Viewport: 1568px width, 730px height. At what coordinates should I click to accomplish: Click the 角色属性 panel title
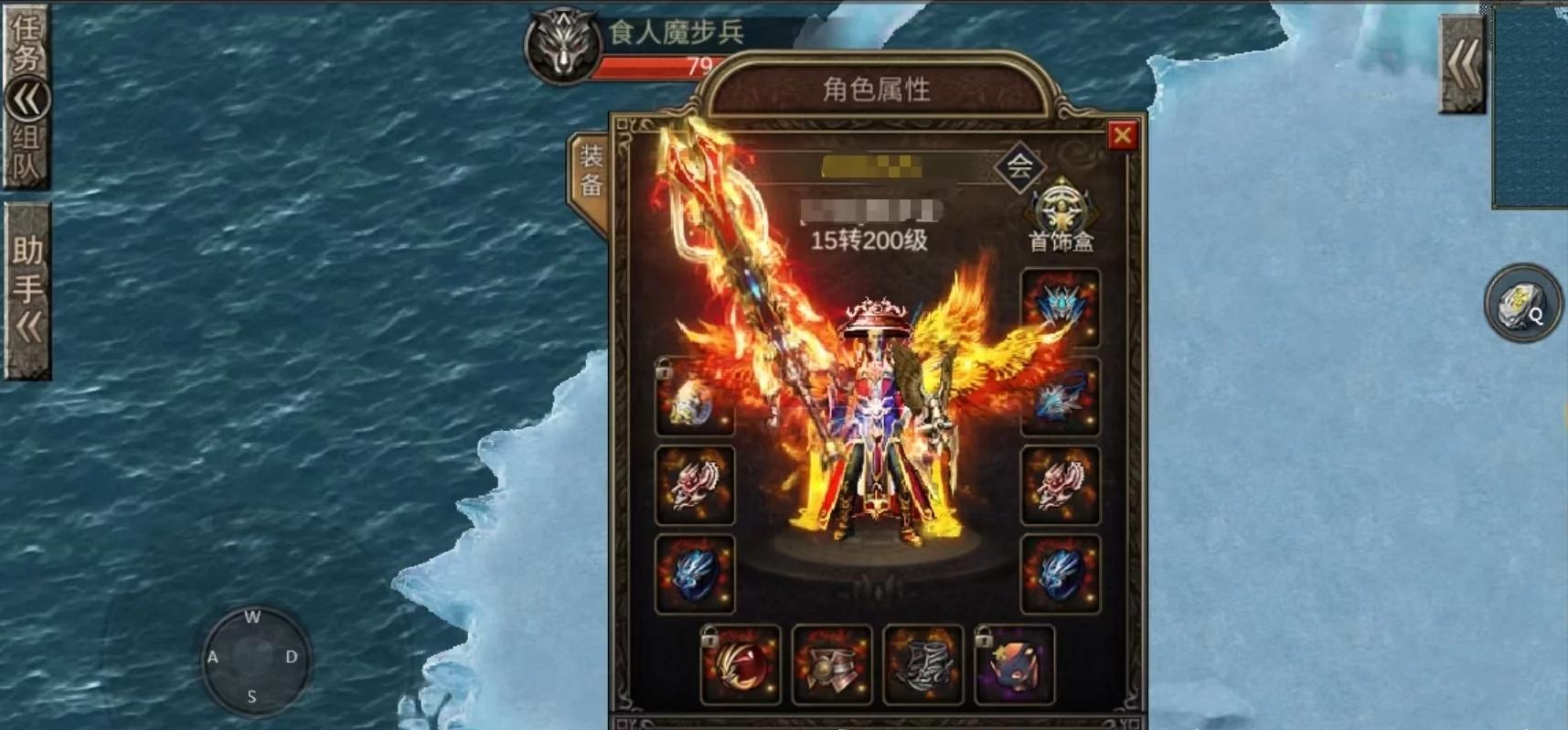click(875, 91)
